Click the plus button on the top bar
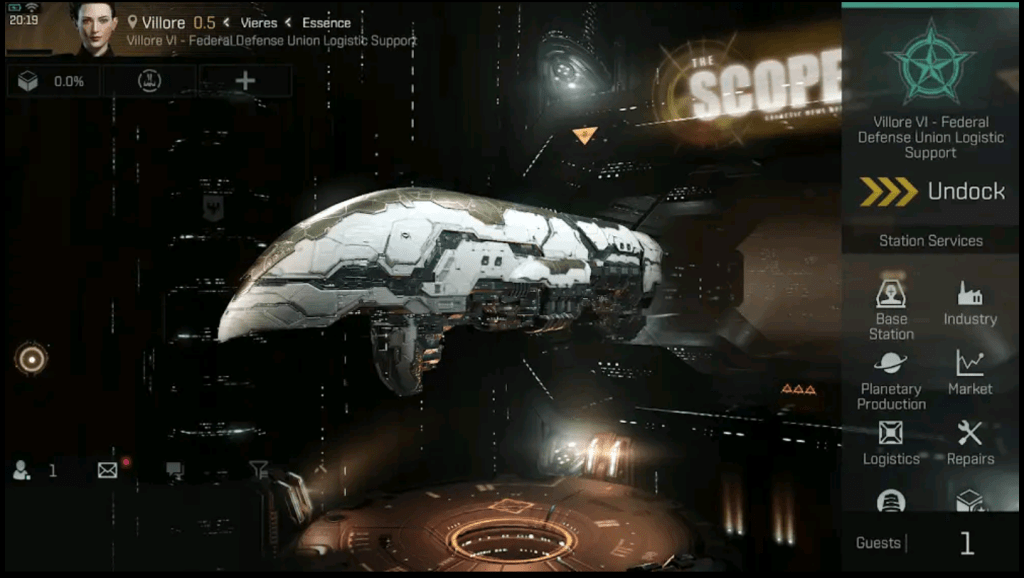1024x578 pixels. click(x=245, y=81)
